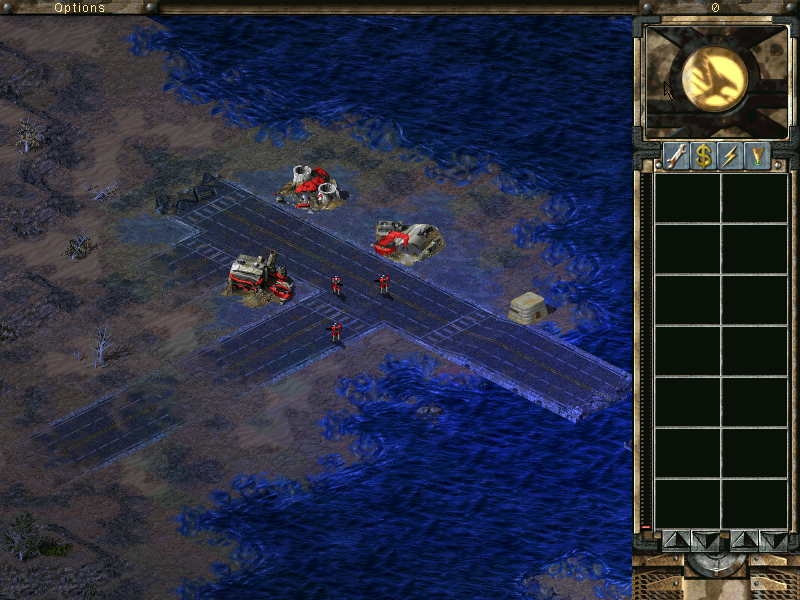Click the units column's up arrow
This screenshot has height=600, width=800.
745,541
